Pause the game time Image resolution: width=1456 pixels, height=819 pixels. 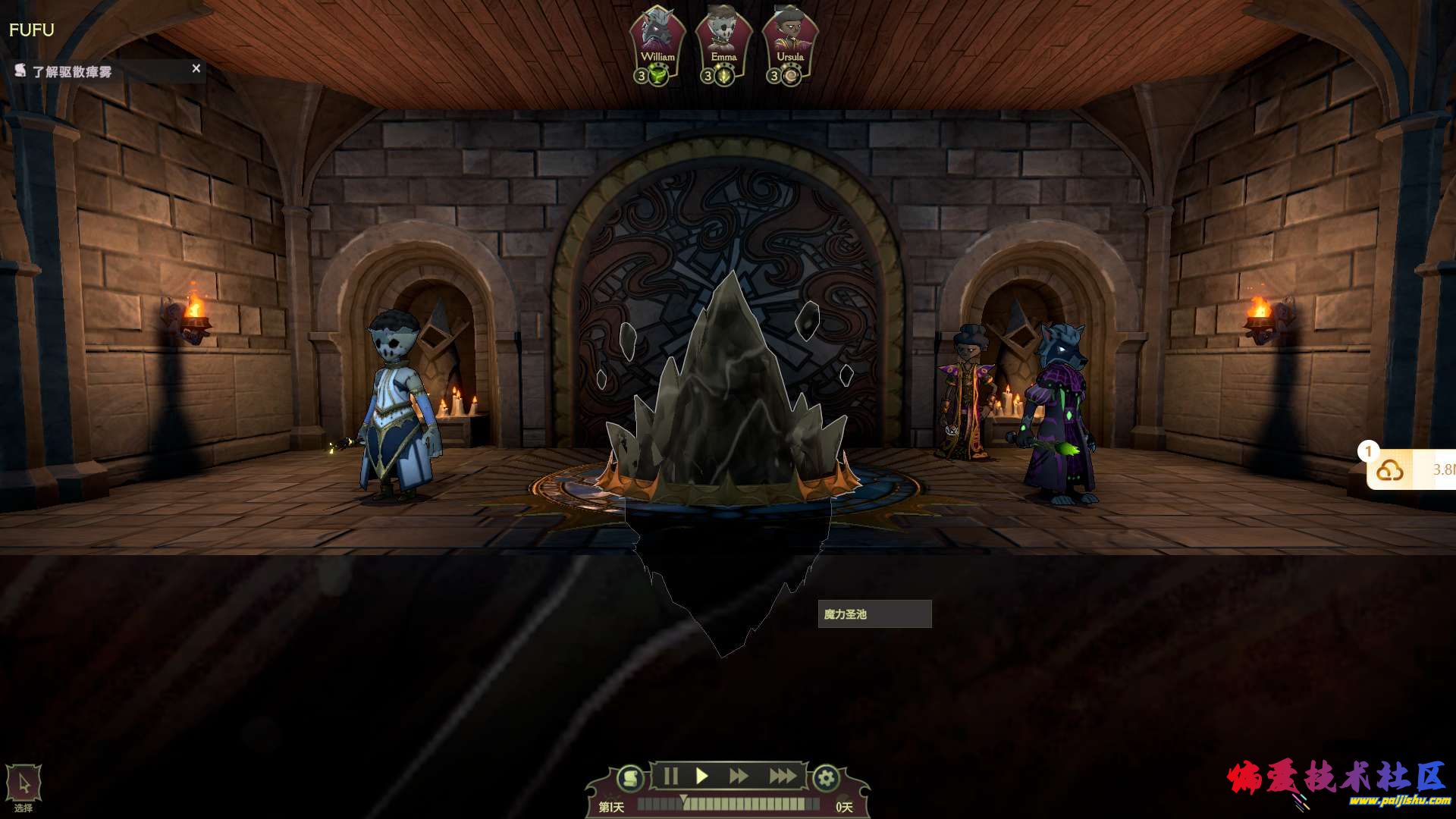pyautogui.click(x=670, y=777)
